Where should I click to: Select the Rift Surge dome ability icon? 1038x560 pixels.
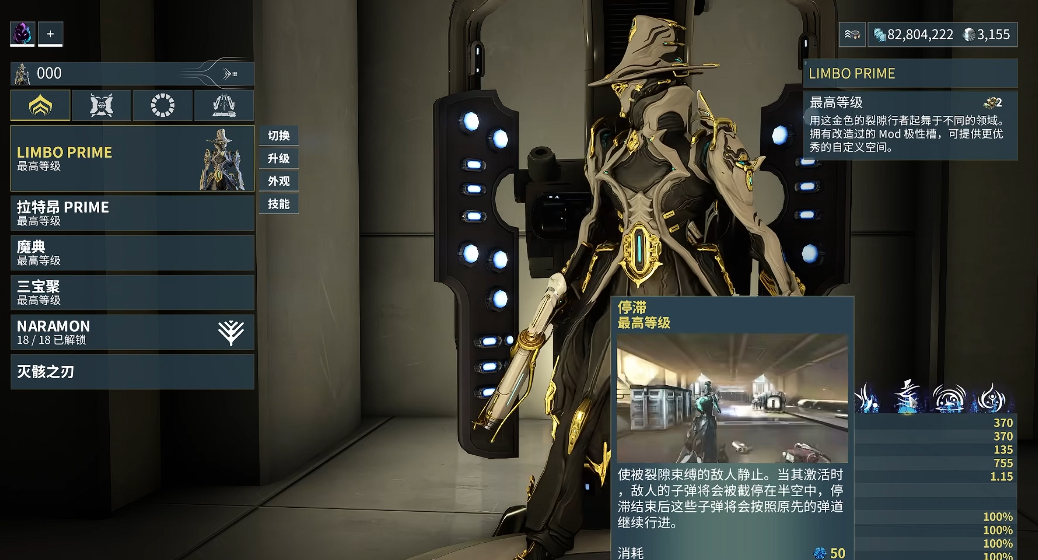948,397
